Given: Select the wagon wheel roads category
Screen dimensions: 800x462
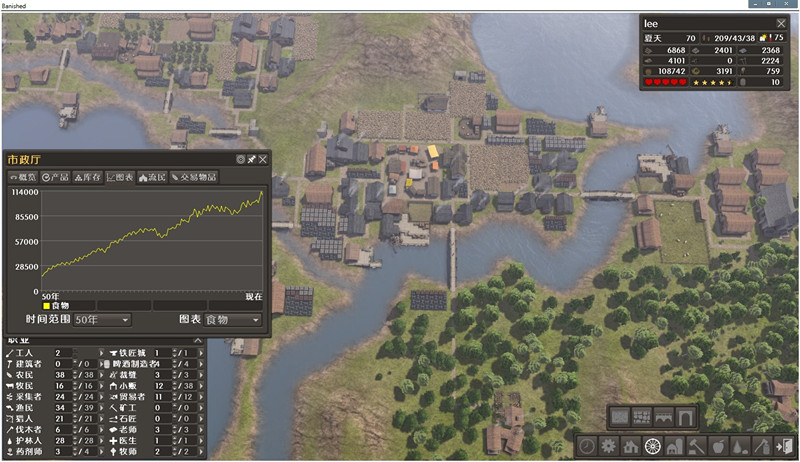Looking at the screenshot, I should click(655, 446).
